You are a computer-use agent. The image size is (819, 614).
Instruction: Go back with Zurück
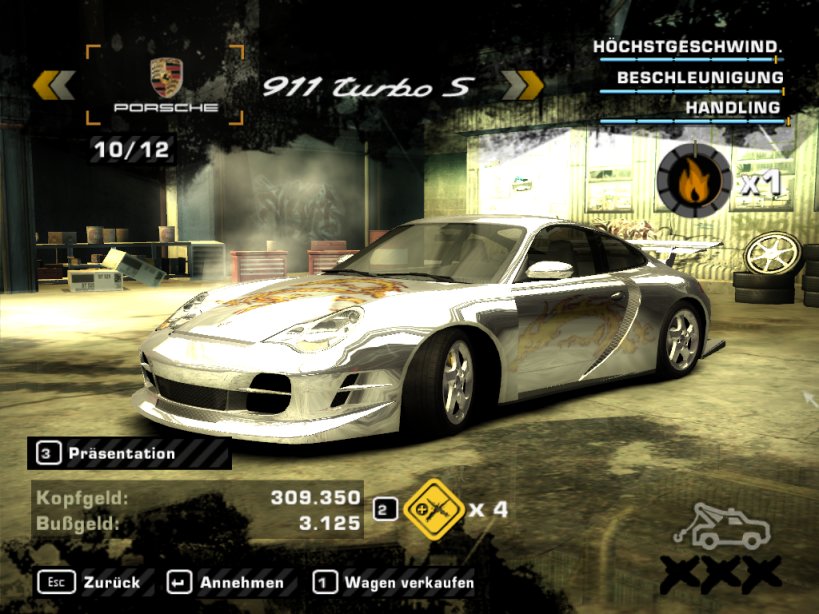pos(90,582)
